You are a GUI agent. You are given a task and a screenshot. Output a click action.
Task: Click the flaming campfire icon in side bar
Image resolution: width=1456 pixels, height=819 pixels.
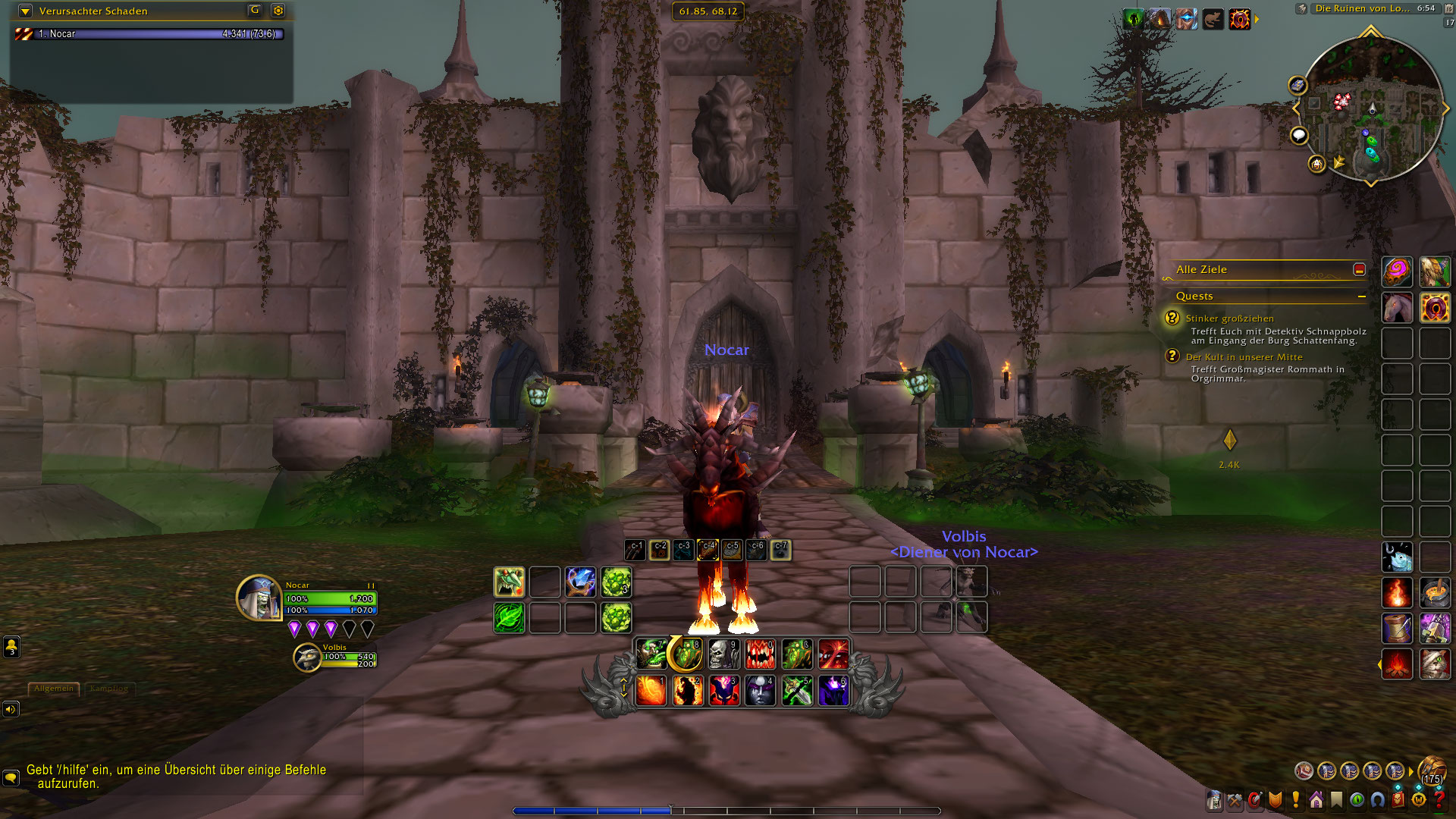[1397, 665]
